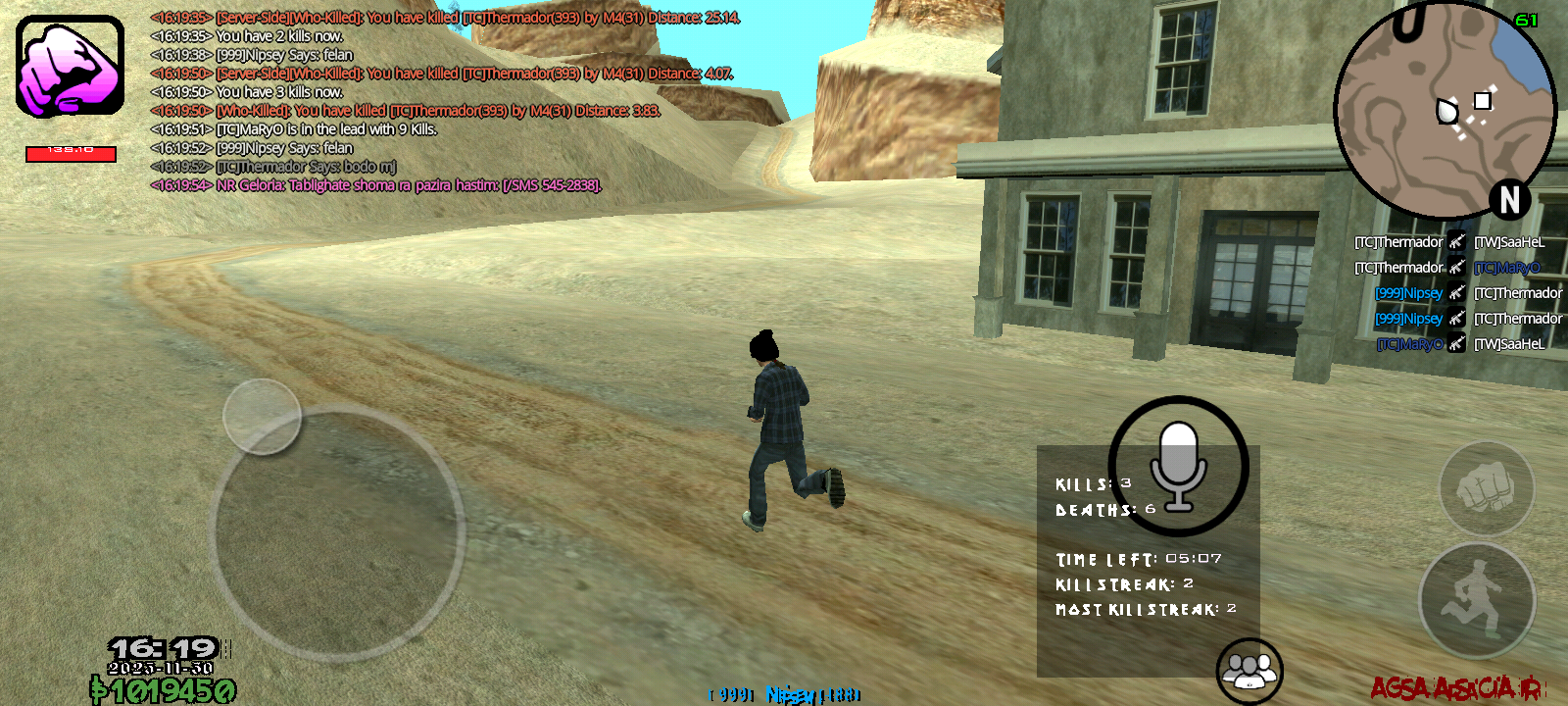Tap the fist weapon slot icon
Screen dimensions: 1568x706
tap(67, 69)
